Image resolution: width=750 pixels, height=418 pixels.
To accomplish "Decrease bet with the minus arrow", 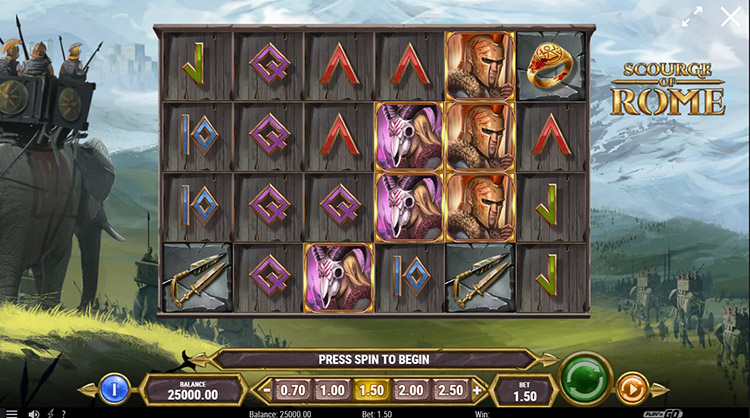I will click(x=267, y=389).
